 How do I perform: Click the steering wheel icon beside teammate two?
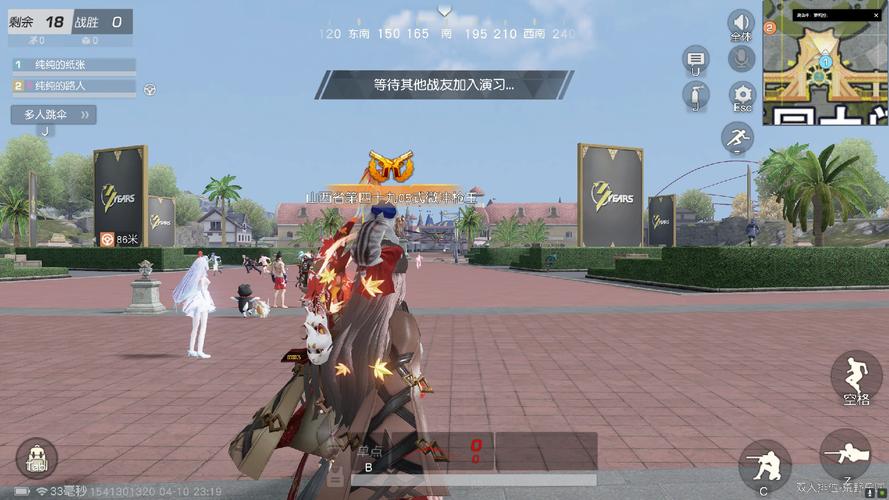149,89
